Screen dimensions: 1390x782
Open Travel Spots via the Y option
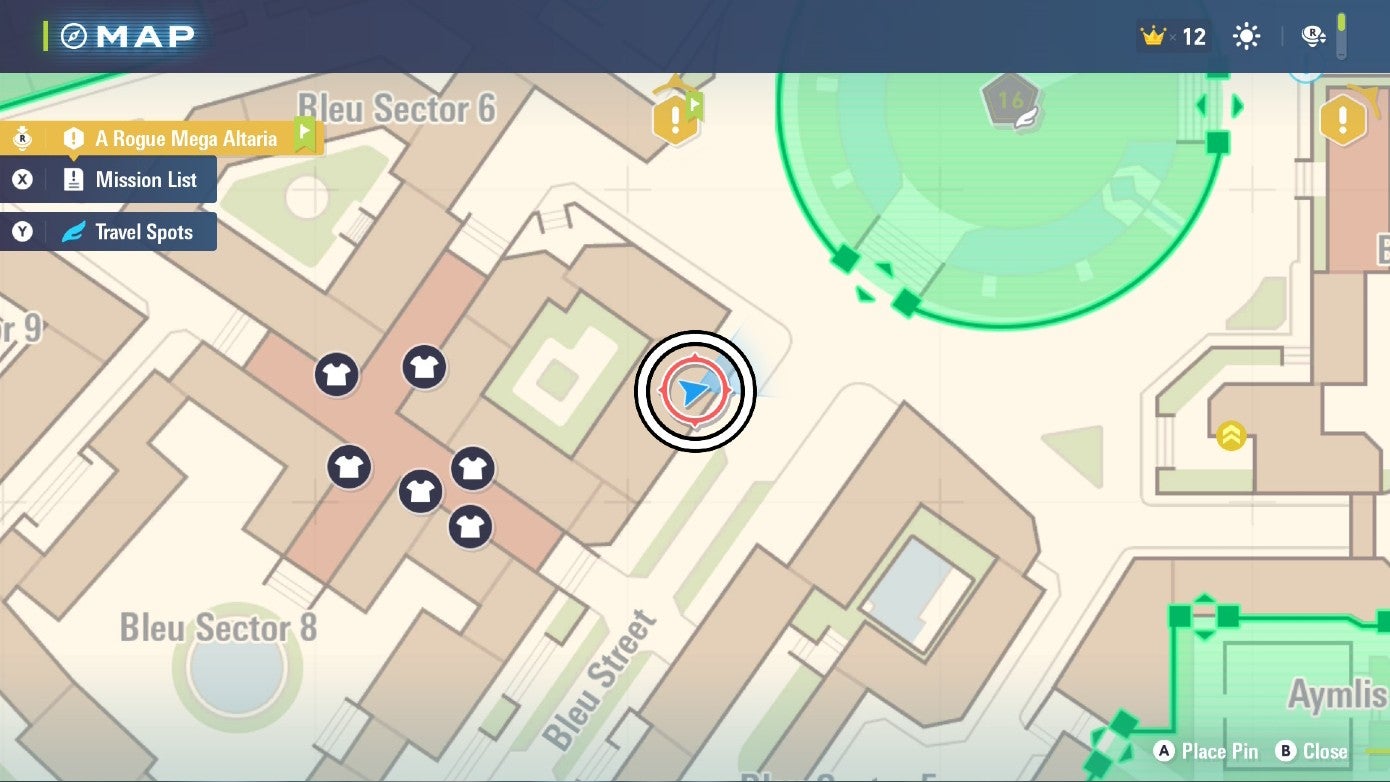(x=110, y=231)
